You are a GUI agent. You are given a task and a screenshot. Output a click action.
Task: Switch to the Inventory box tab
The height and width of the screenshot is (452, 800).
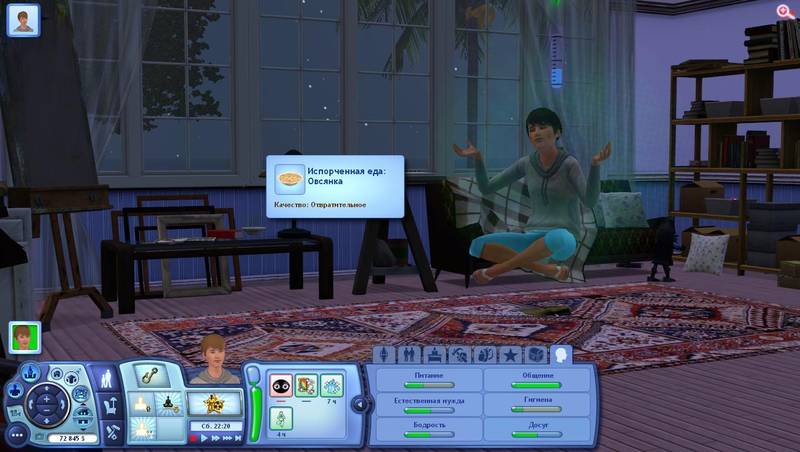coord(536,354)
